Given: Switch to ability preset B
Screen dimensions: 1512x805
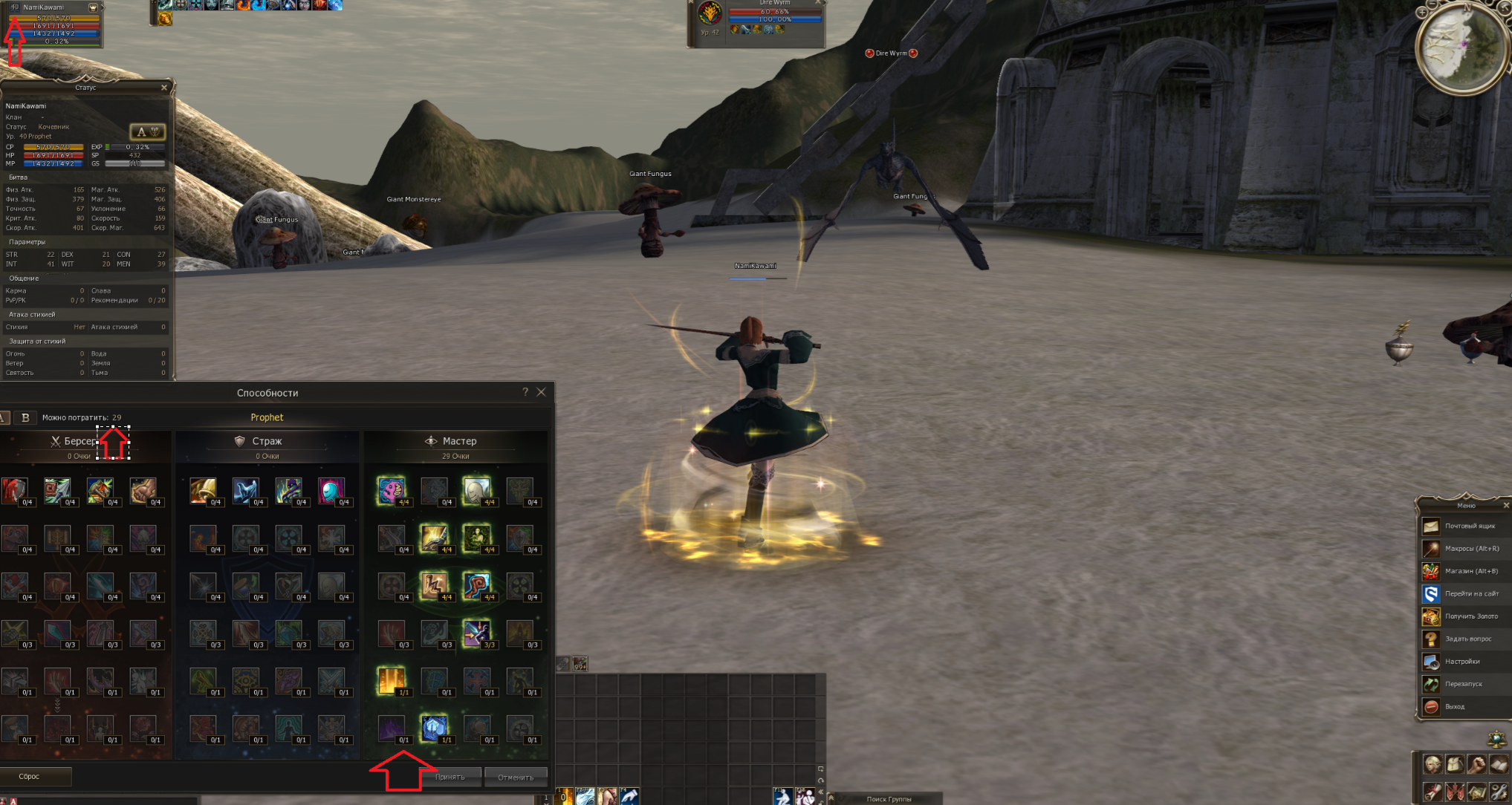Looking at the screenshot, I should (x=25, y=417).
